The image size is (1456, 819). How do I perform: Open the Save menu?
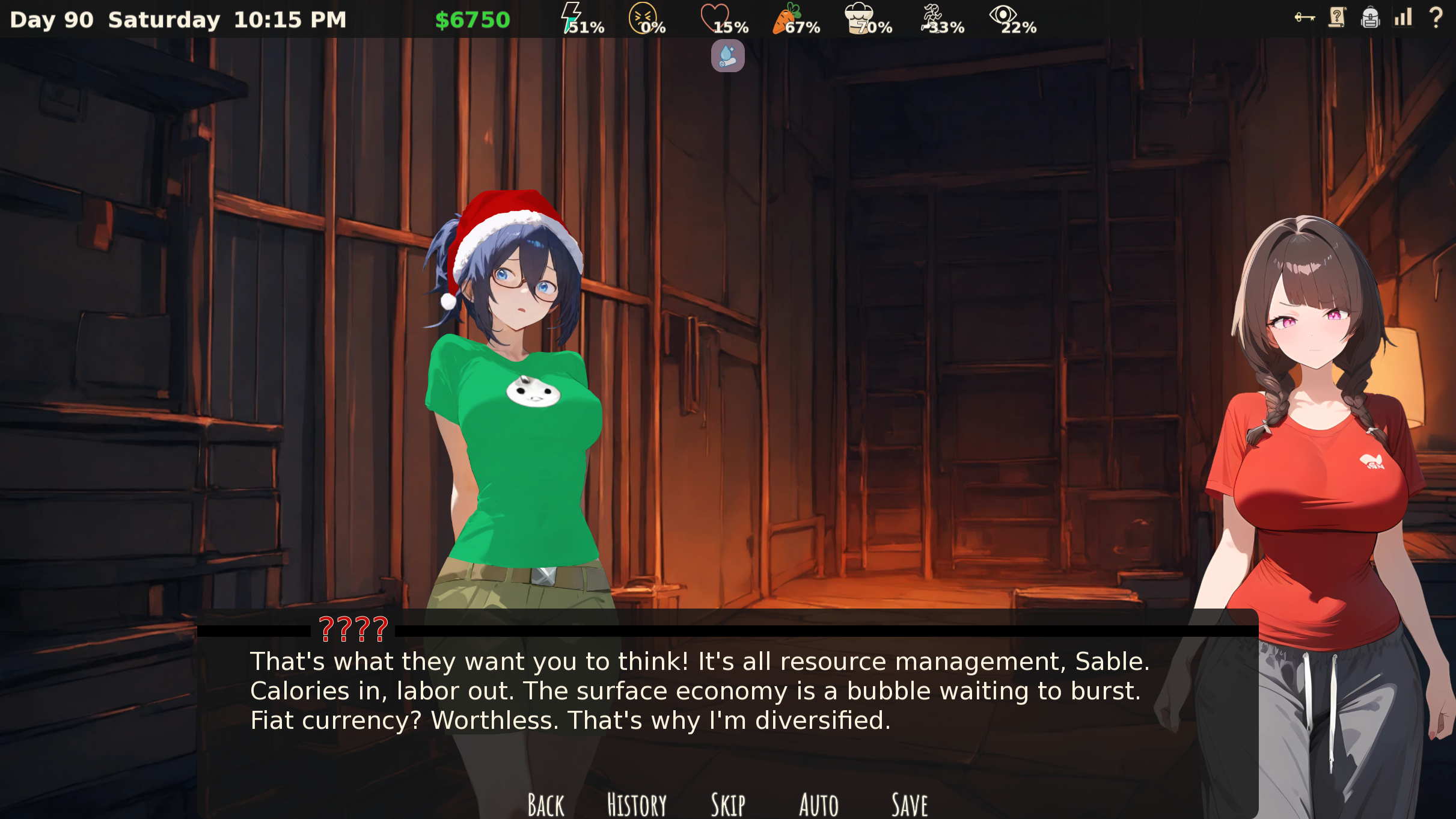[x=910, y=804]
